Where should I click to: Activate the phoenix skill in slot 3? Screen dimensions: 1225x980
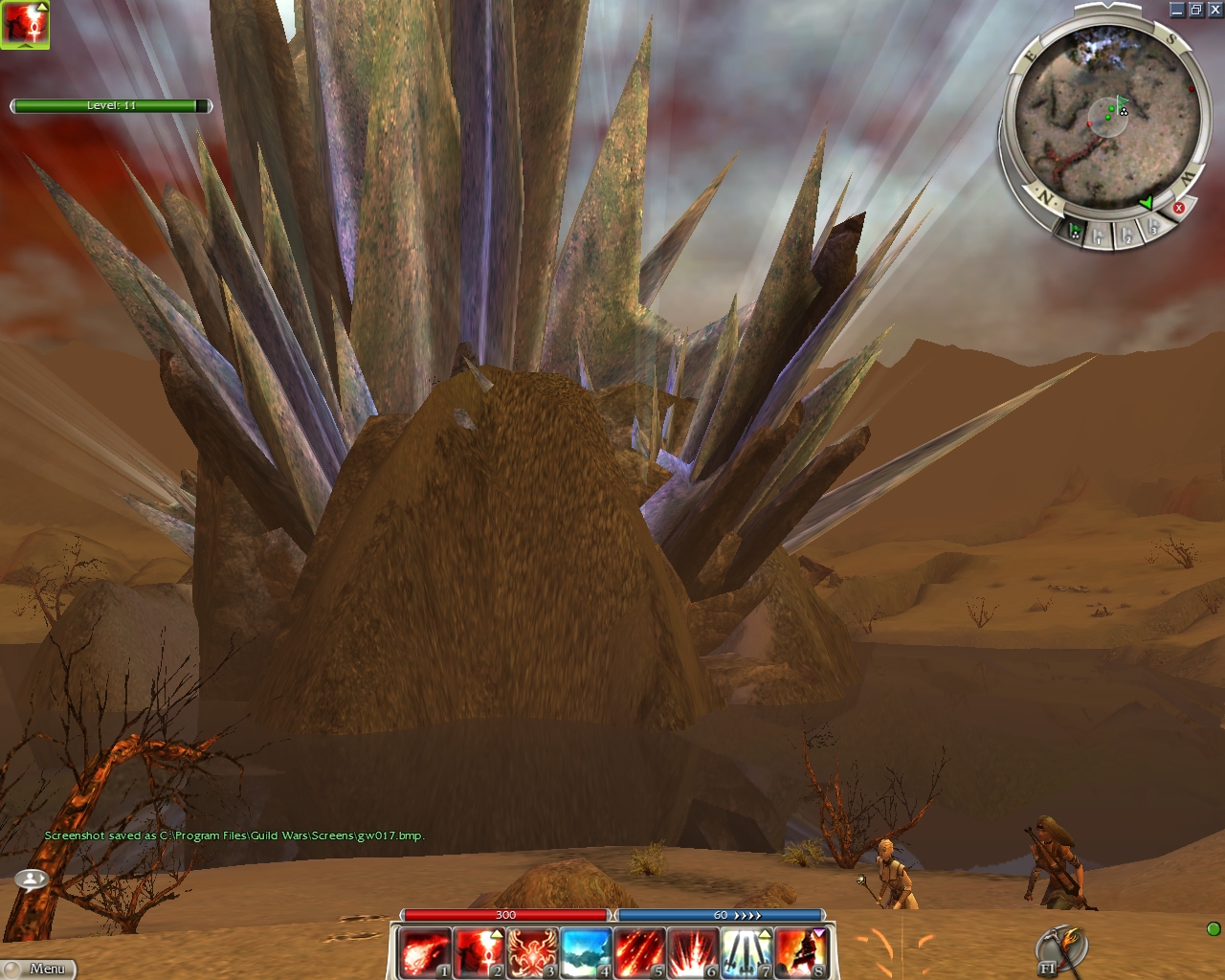(x=532, y=953)
